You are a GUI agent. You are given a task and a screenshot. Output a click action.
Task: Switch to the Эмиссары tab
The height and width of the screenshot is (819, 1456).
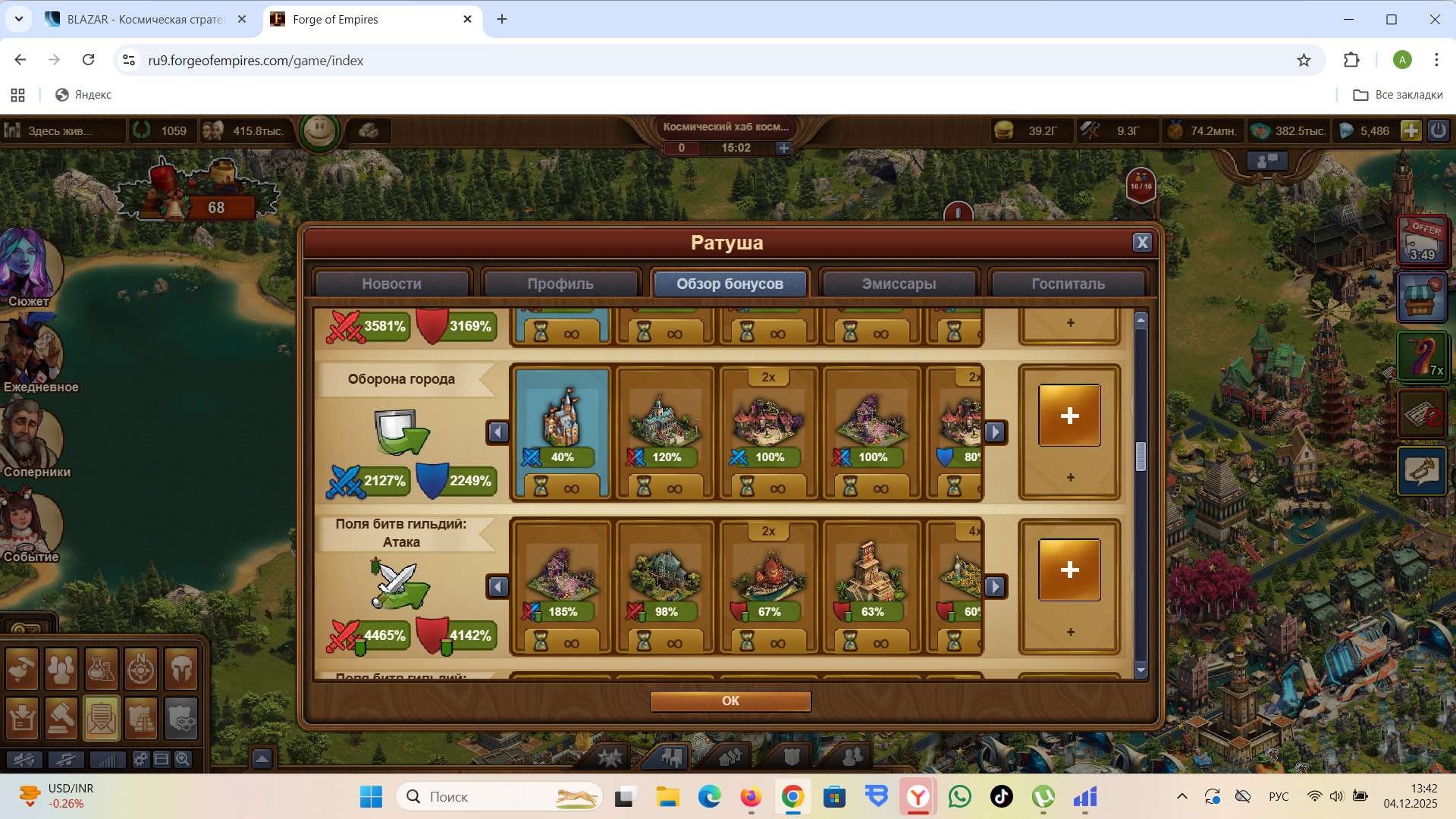click(899, 284)
